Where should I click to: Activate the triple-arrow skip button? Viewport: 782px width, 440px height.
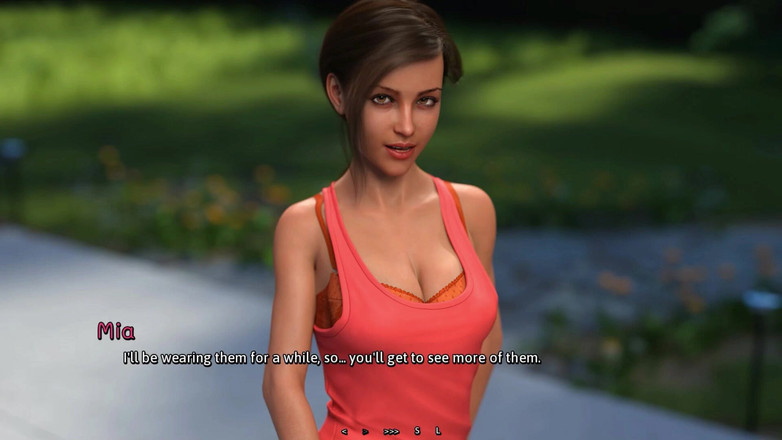tap(391, 431)
